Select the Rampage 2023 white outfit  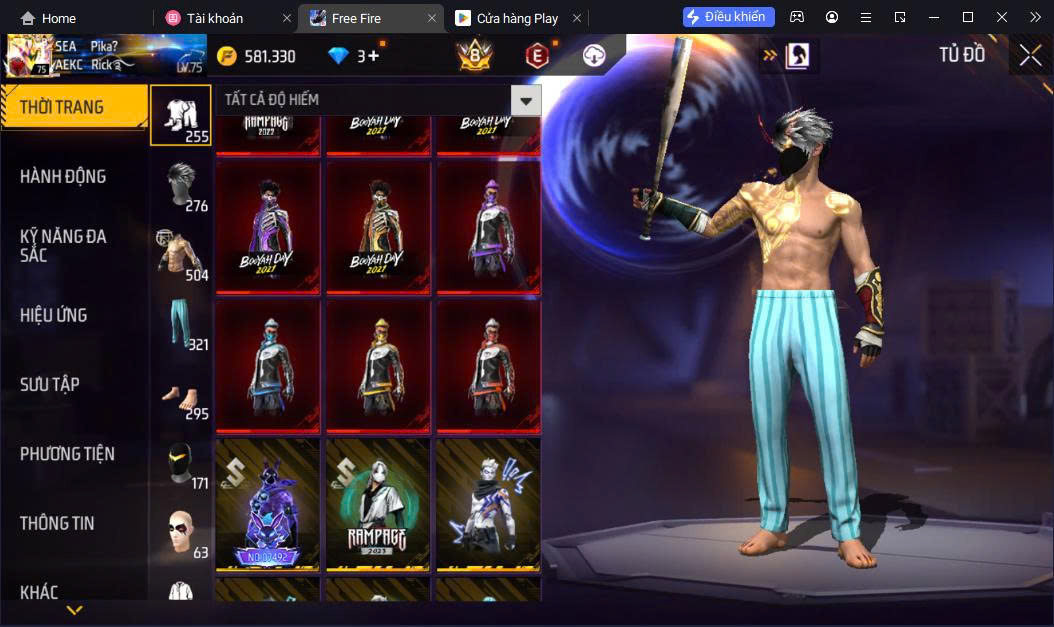pos(378,504)
